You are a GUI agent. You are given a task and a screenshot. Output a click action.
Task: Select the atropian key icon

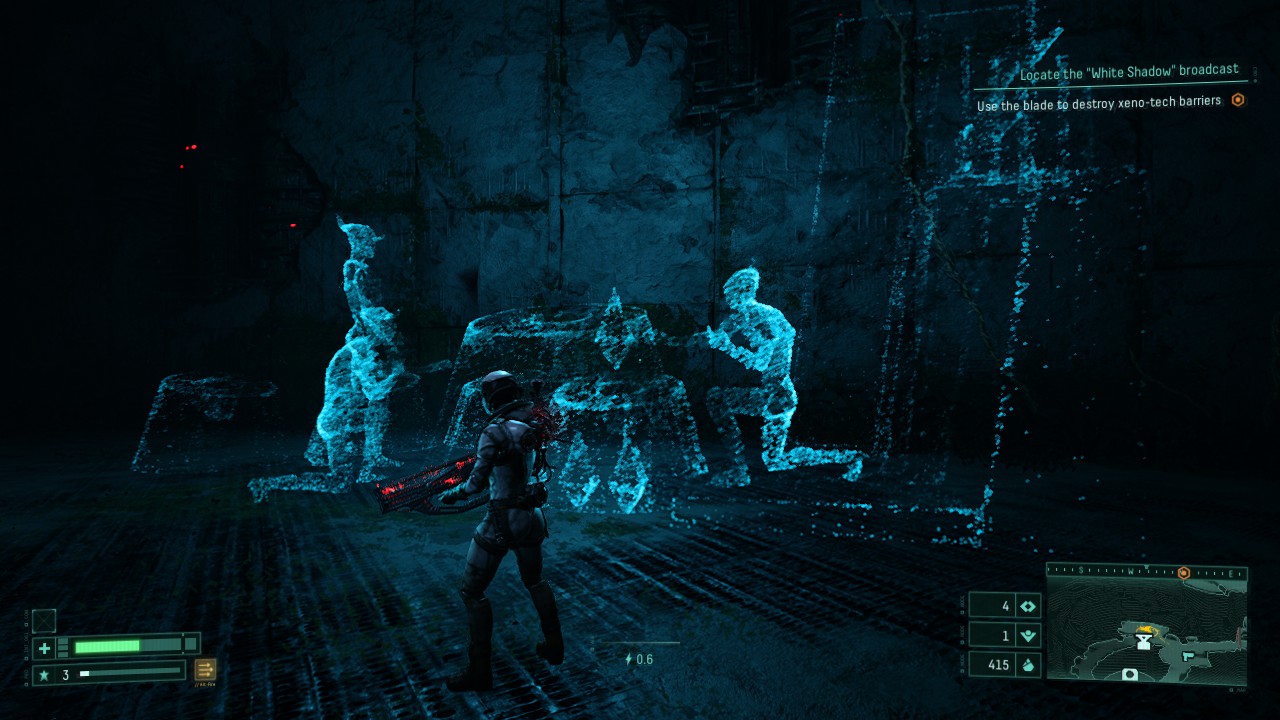click(x=1028, y=605)
